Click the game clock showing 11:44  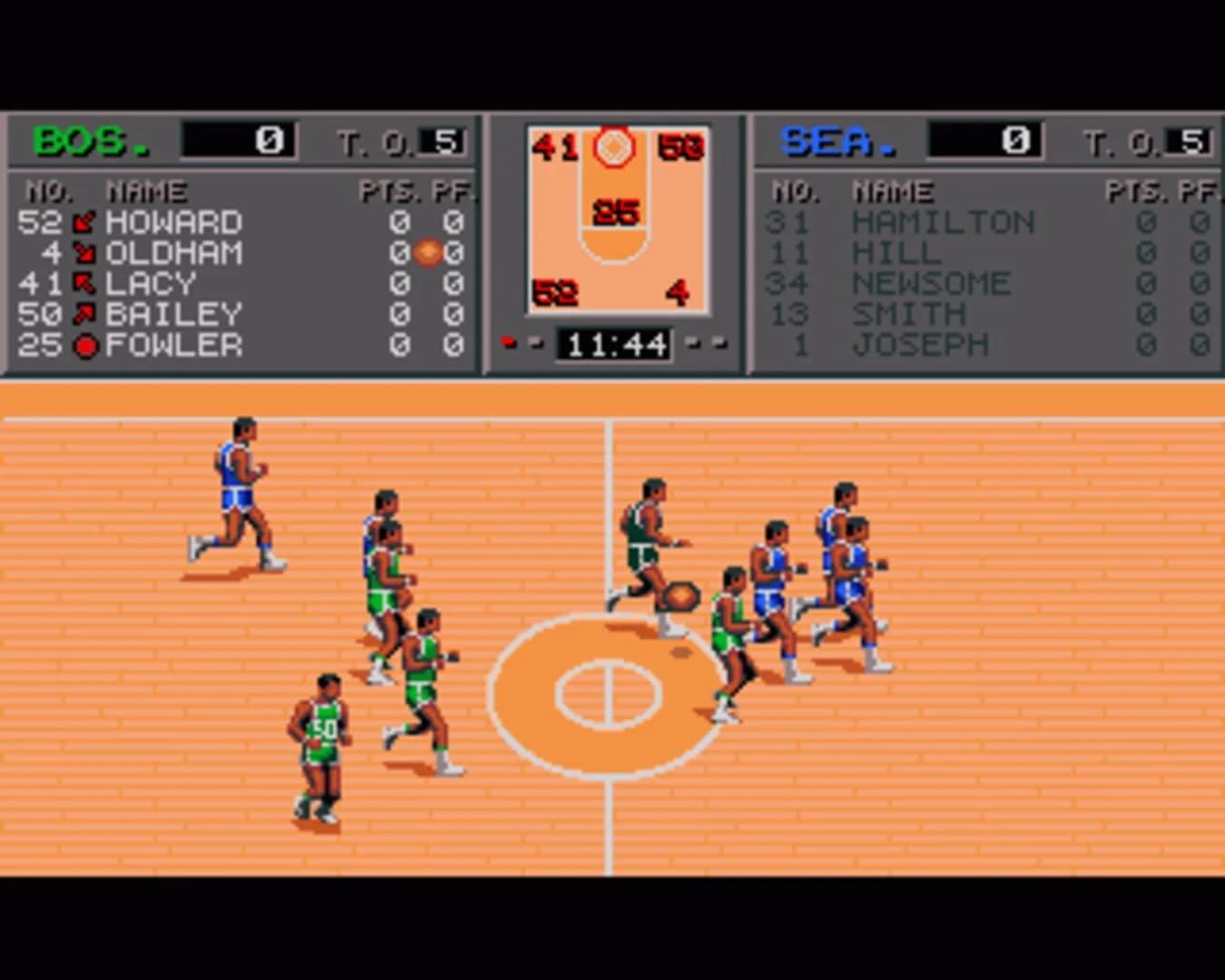pyautogui.click(x=612, y=343)
